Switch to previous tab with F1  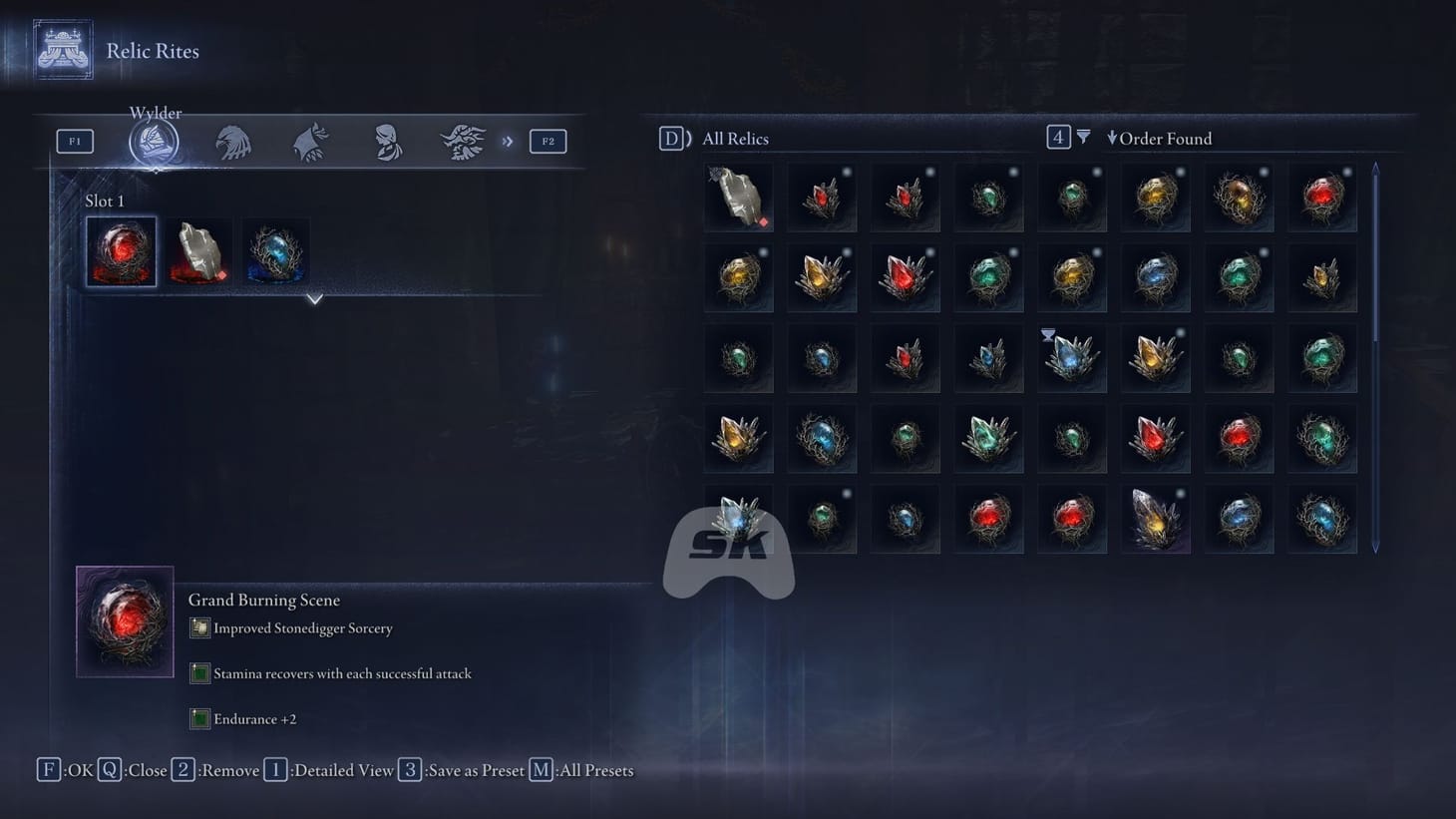click(x=74, y=141)
